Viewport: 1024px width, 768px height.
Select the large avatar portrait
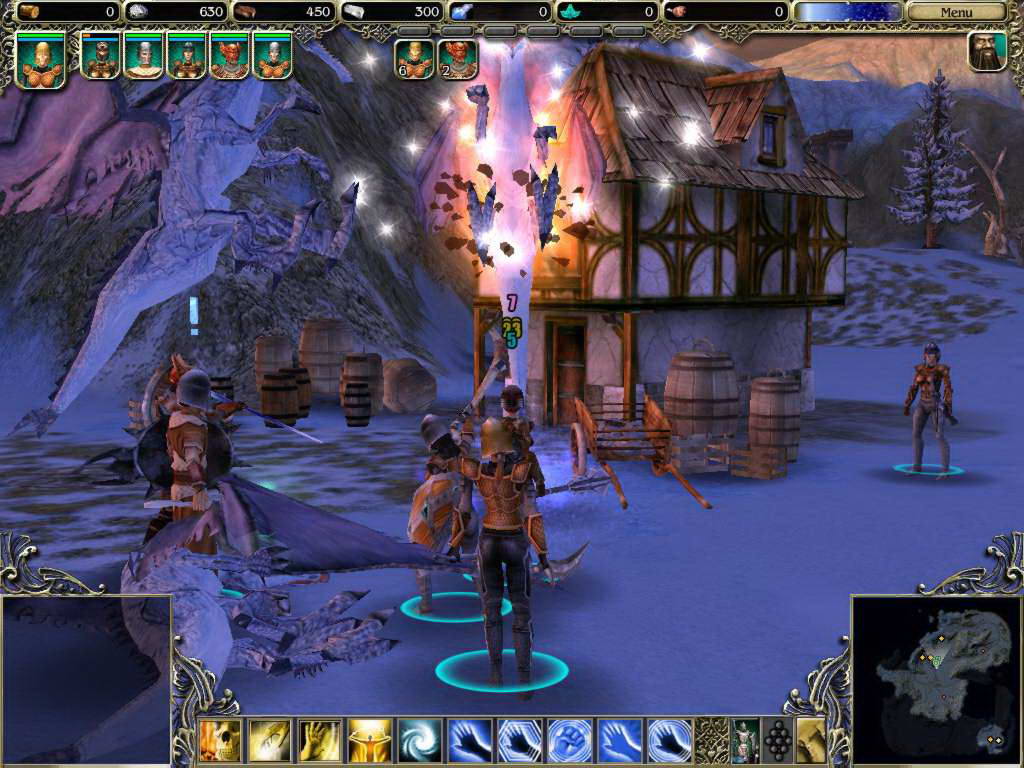[x=41, y=59]
